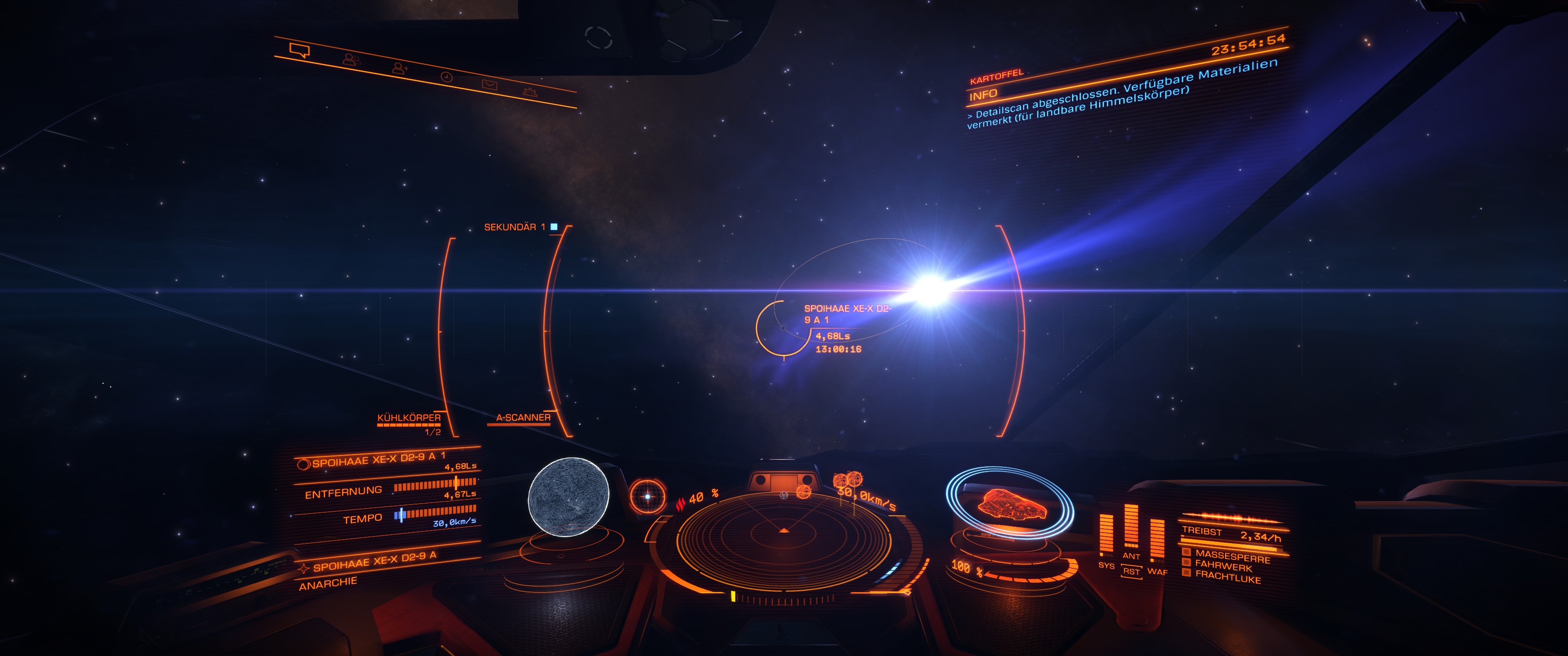This screenshot has height=656, width=1568.
Task: Click the WAF weapons power column
Action: (x=1156, y=538)
